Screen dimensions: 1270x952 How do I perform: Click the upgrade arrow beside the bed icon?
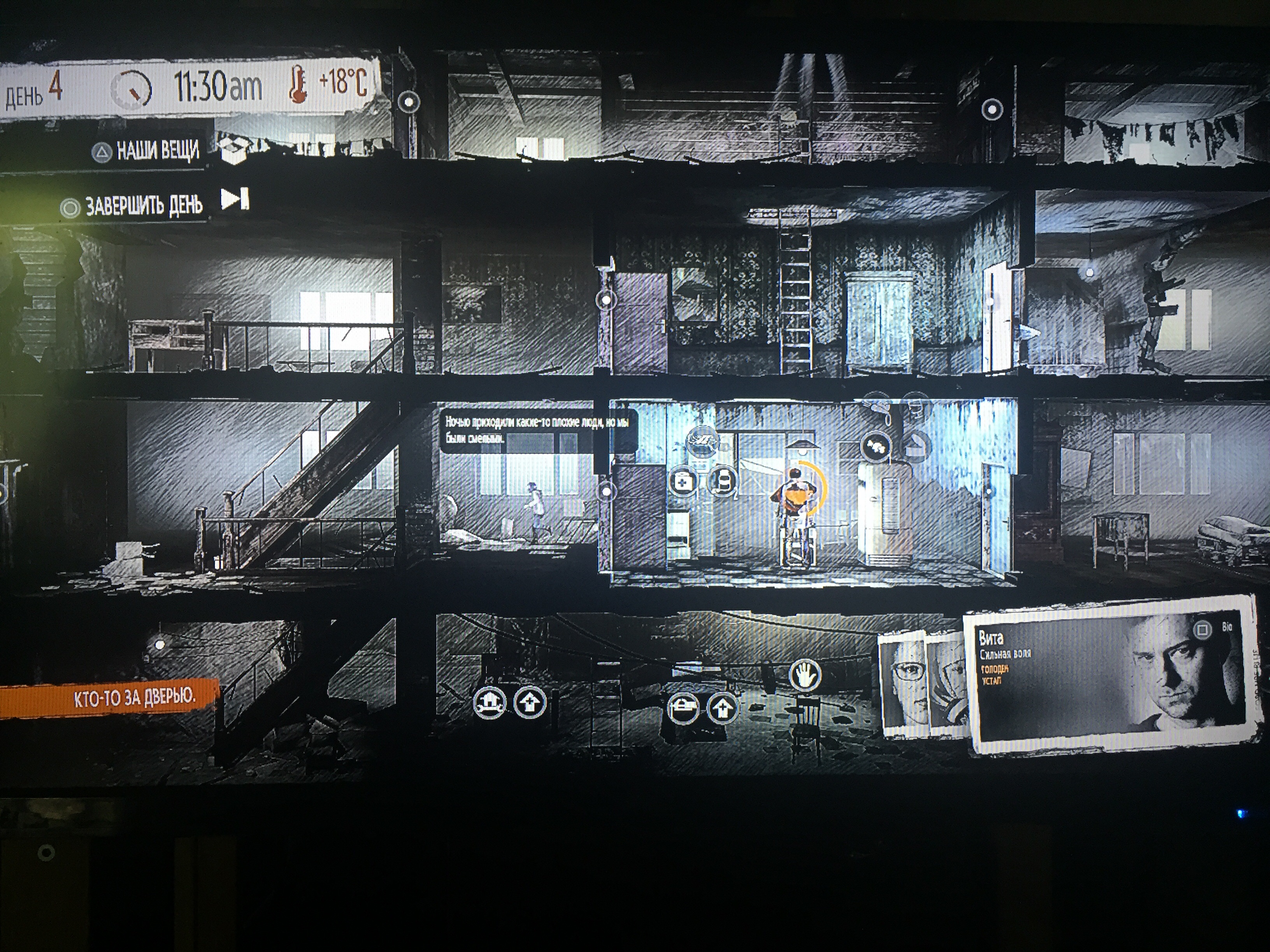(x=722, y=708)
